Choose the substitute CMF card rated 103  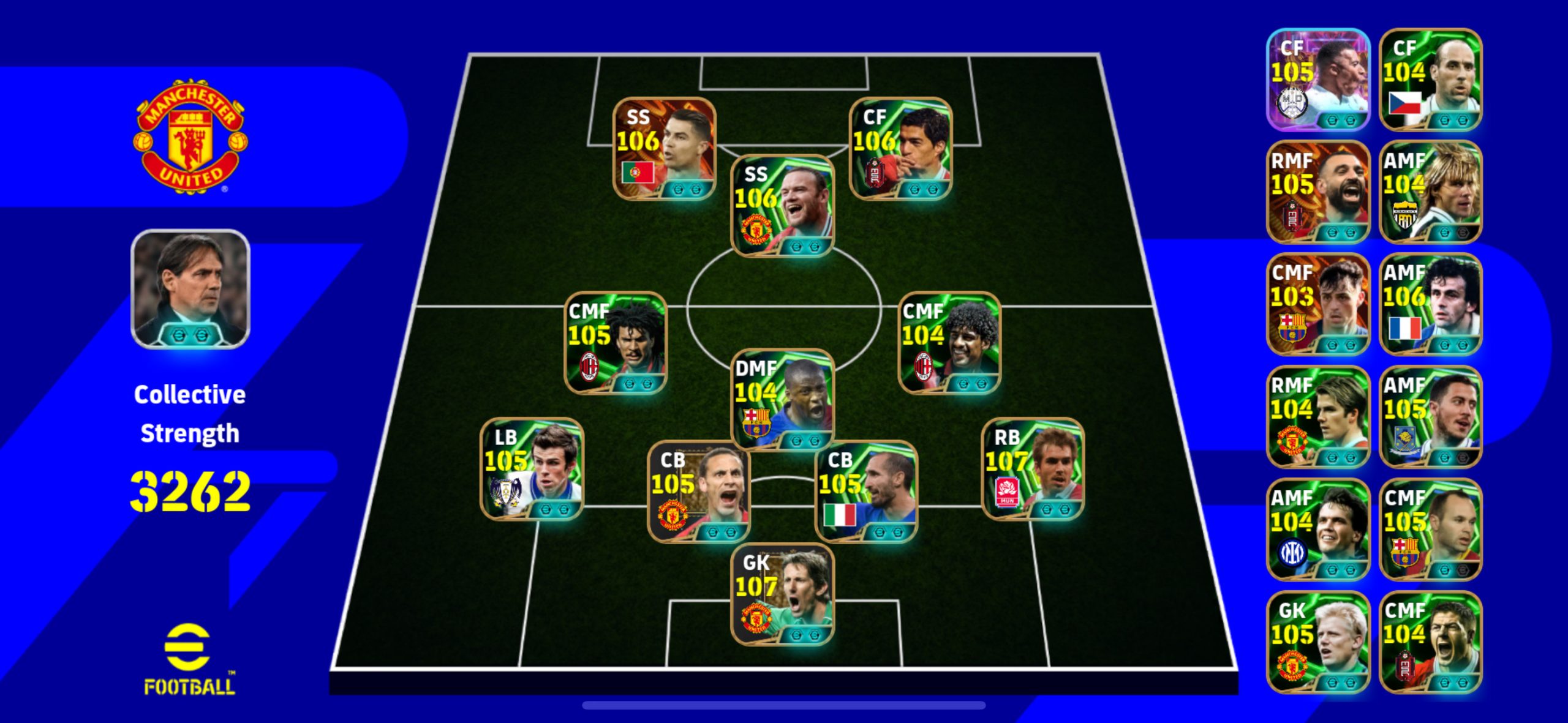(1317, 304)
